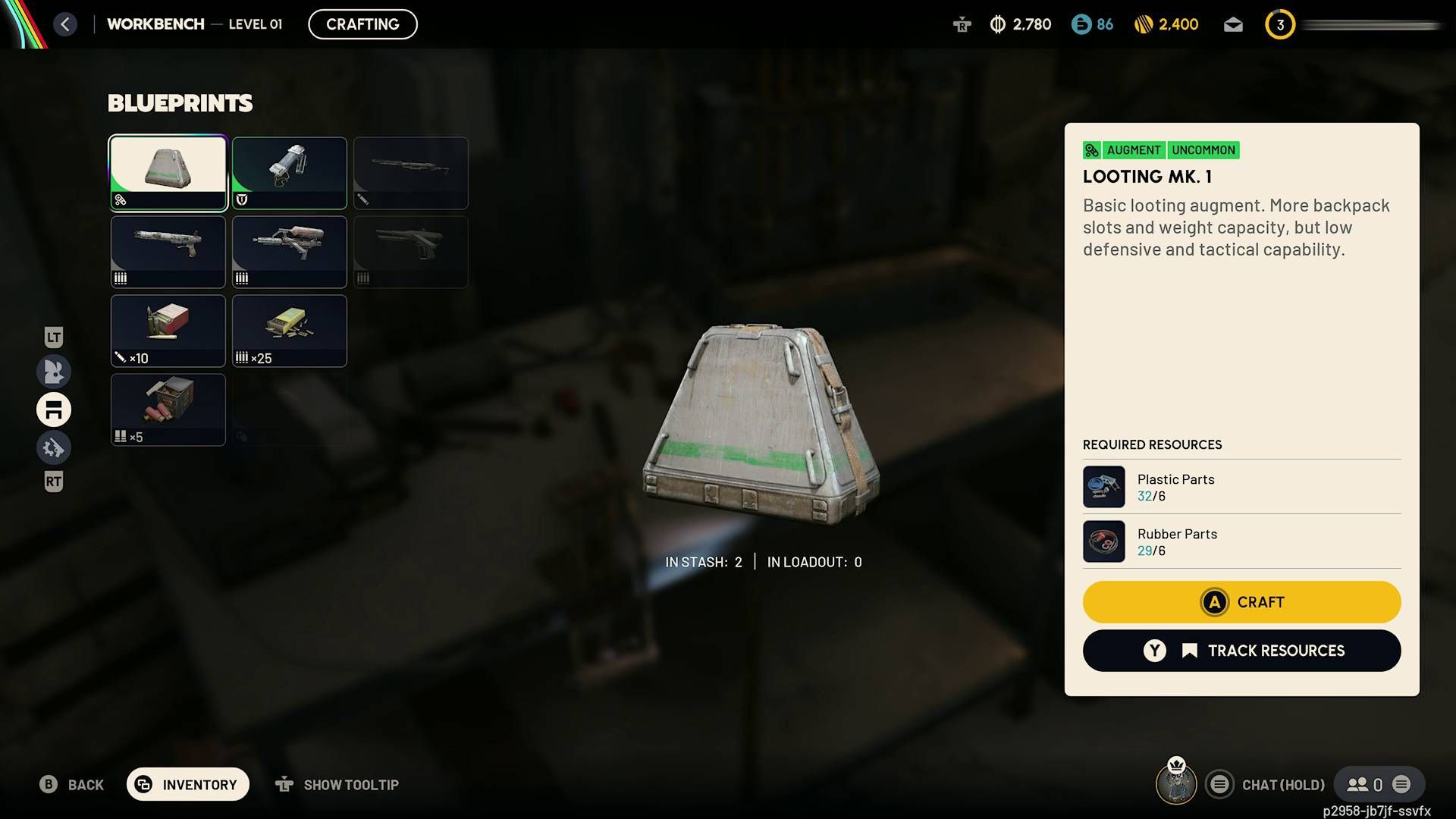Open the Crafting tab at top
The image size is (1456, 819).
pos(362,24)
